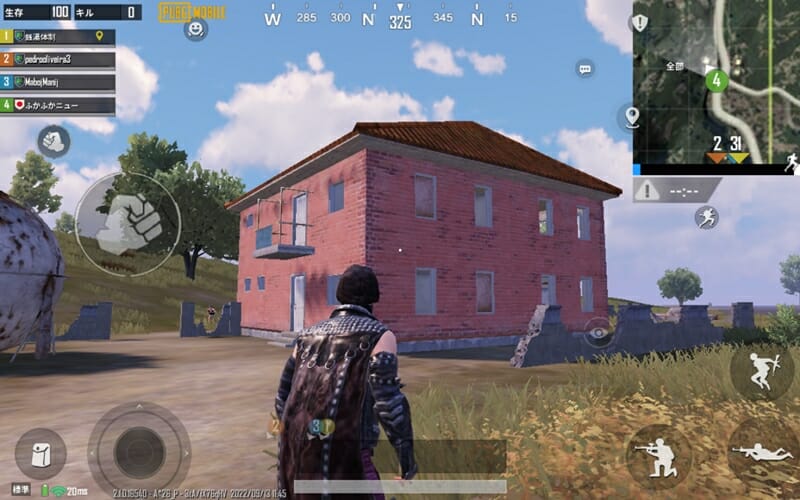
Task: Open the smiley emote menu
Action: pos(195,30)
